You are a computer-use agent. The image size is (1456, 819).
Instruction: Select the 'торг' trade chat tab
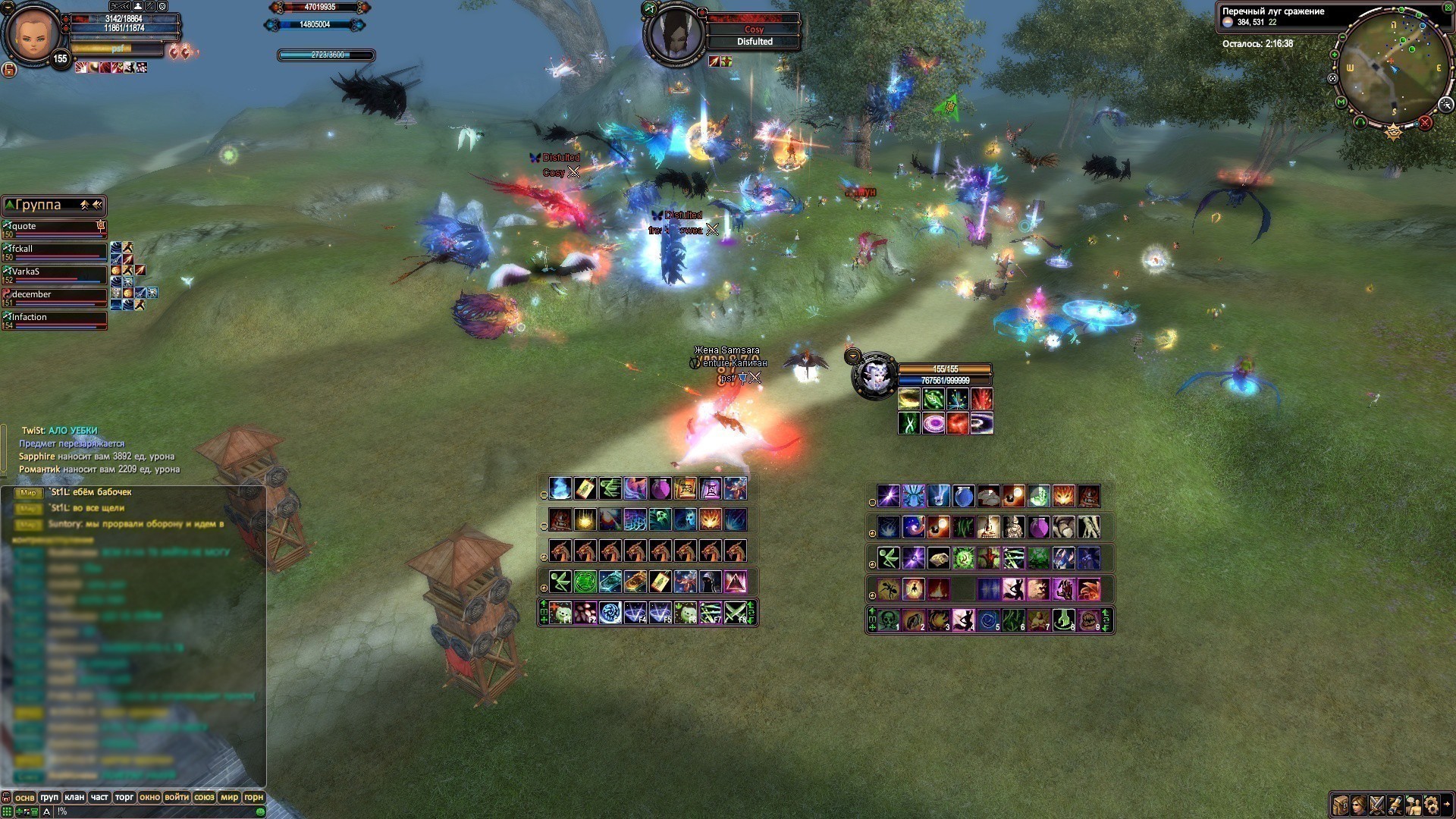(x=124, y=797)
